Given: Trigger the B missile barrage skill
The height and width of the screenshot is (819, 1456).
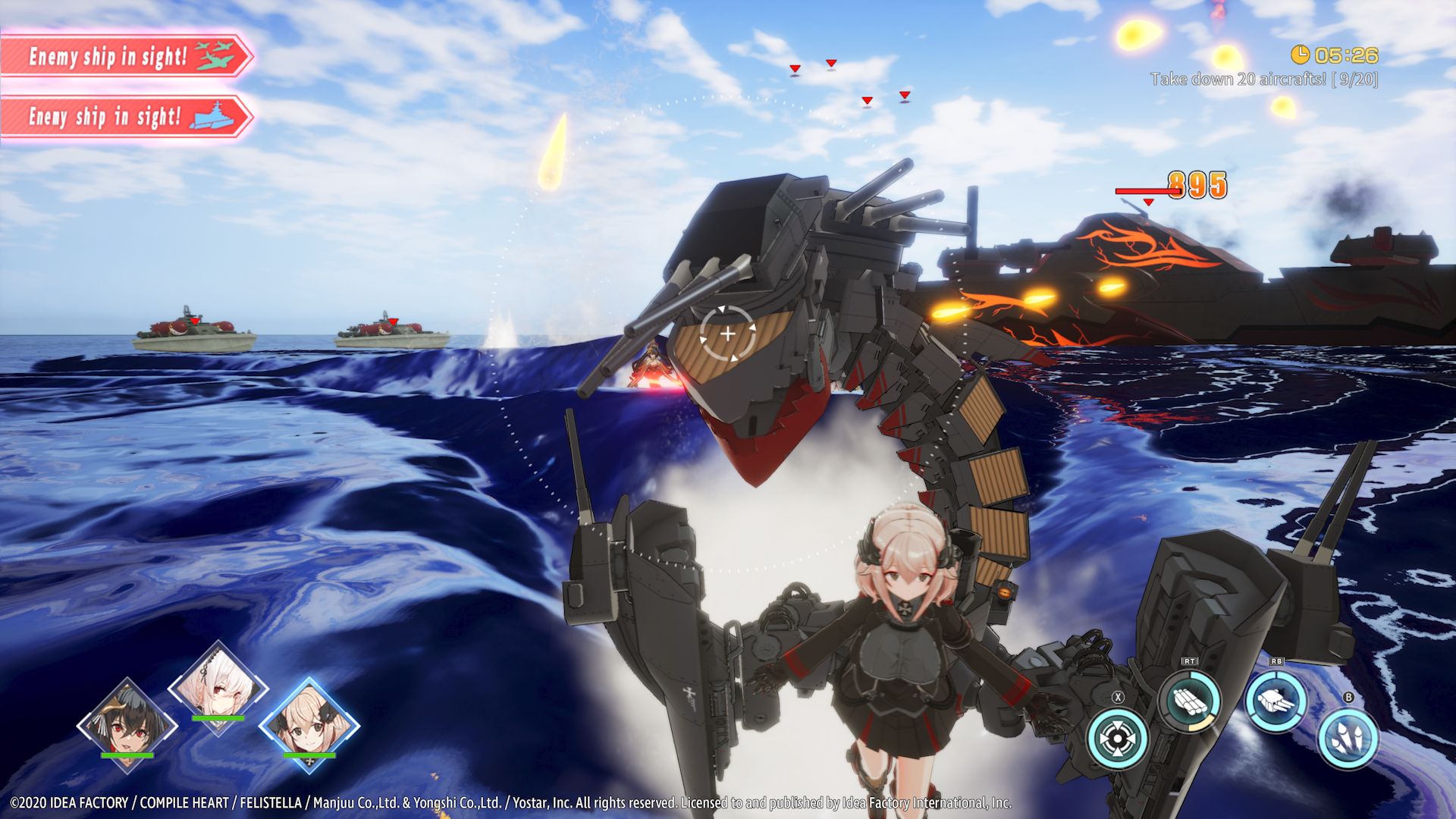Looking at the screenshot, I should 1349,739.
